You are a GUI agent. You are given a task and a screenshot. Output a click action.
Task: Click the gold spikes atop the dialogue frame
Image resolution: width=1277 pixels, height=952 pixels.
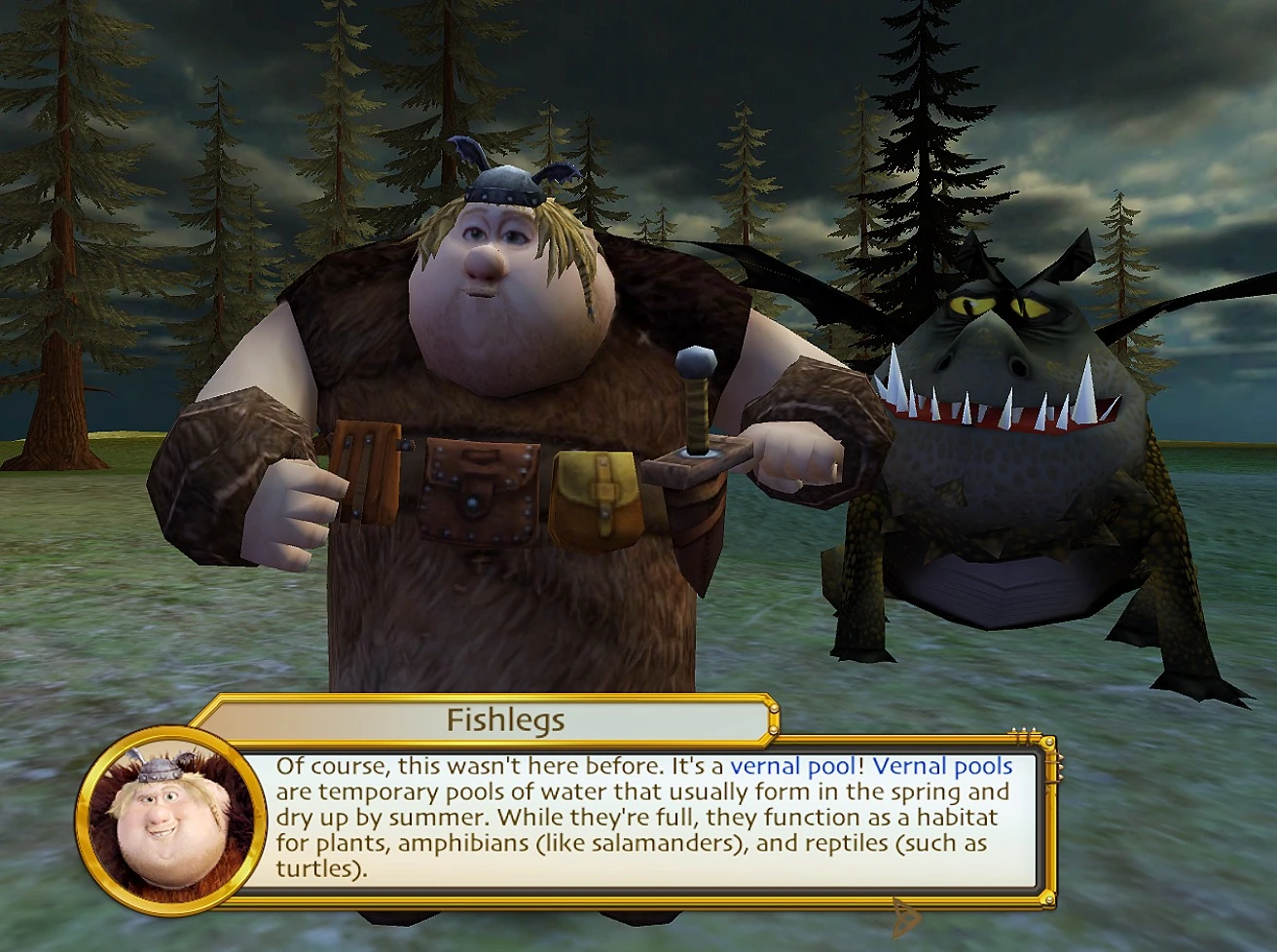(x=1020, y=728)
